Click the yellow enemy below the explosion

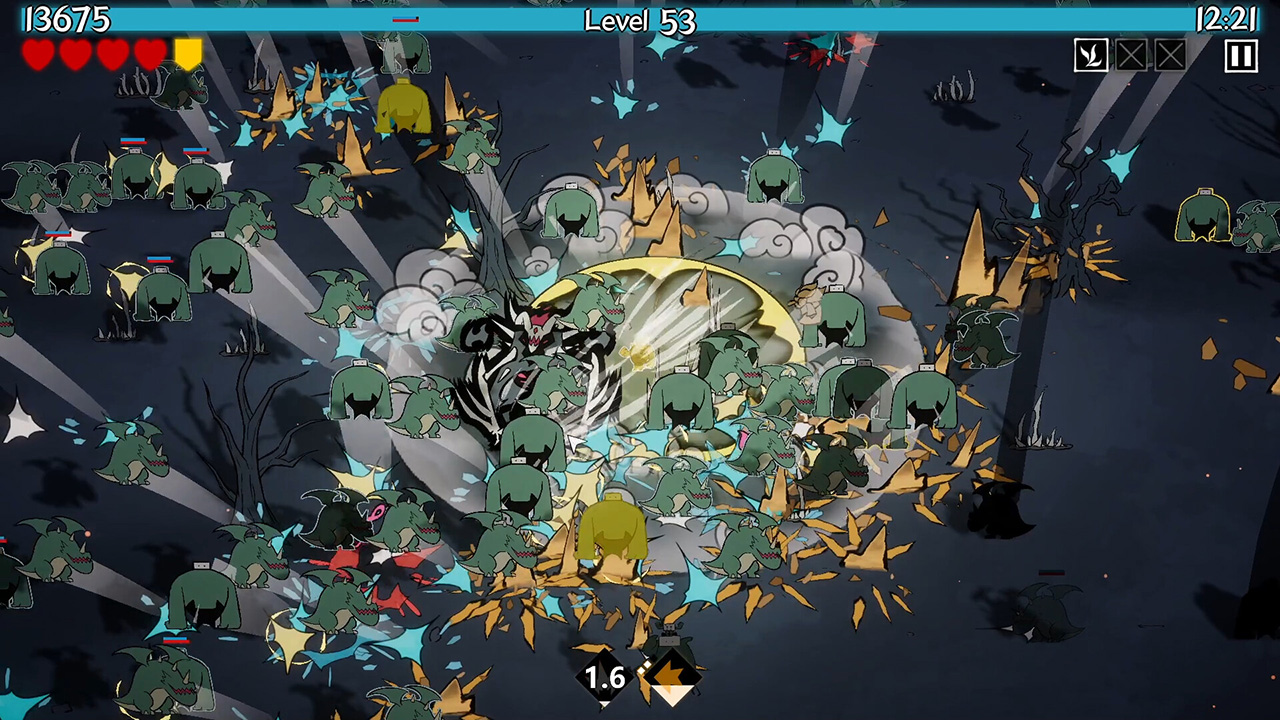(615, 530)
